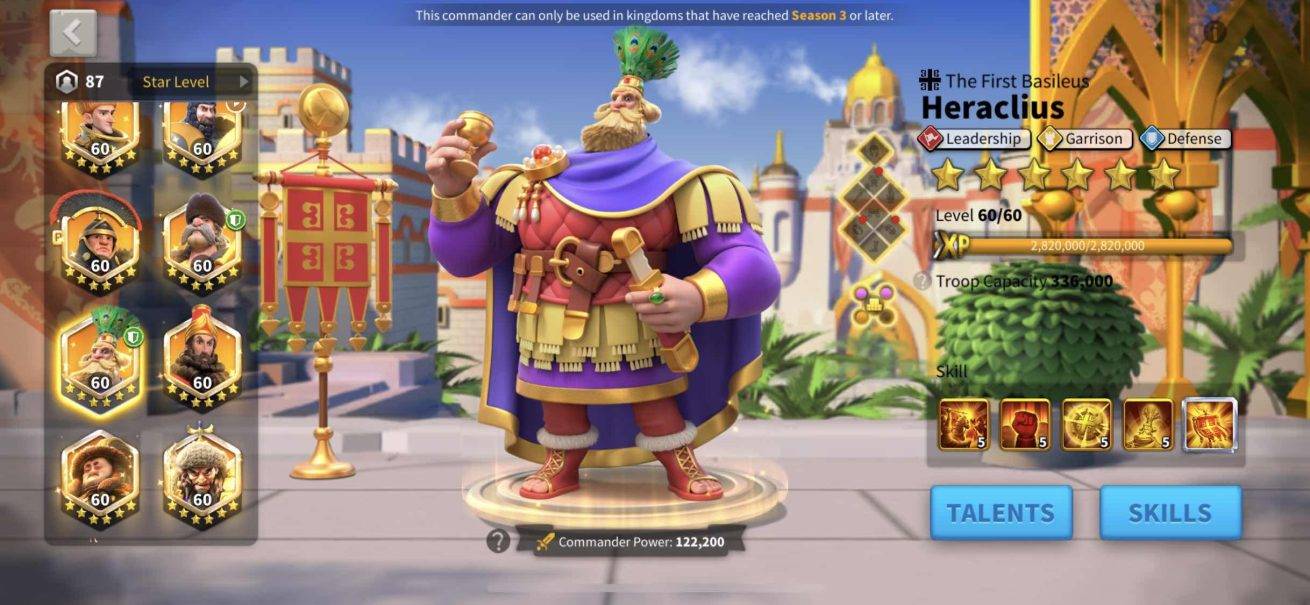The height and width of the screenshot is (605, 1310).
Task: Select the fur-hat white-mustache commander portrait
Action: click(x=202, y=245)
